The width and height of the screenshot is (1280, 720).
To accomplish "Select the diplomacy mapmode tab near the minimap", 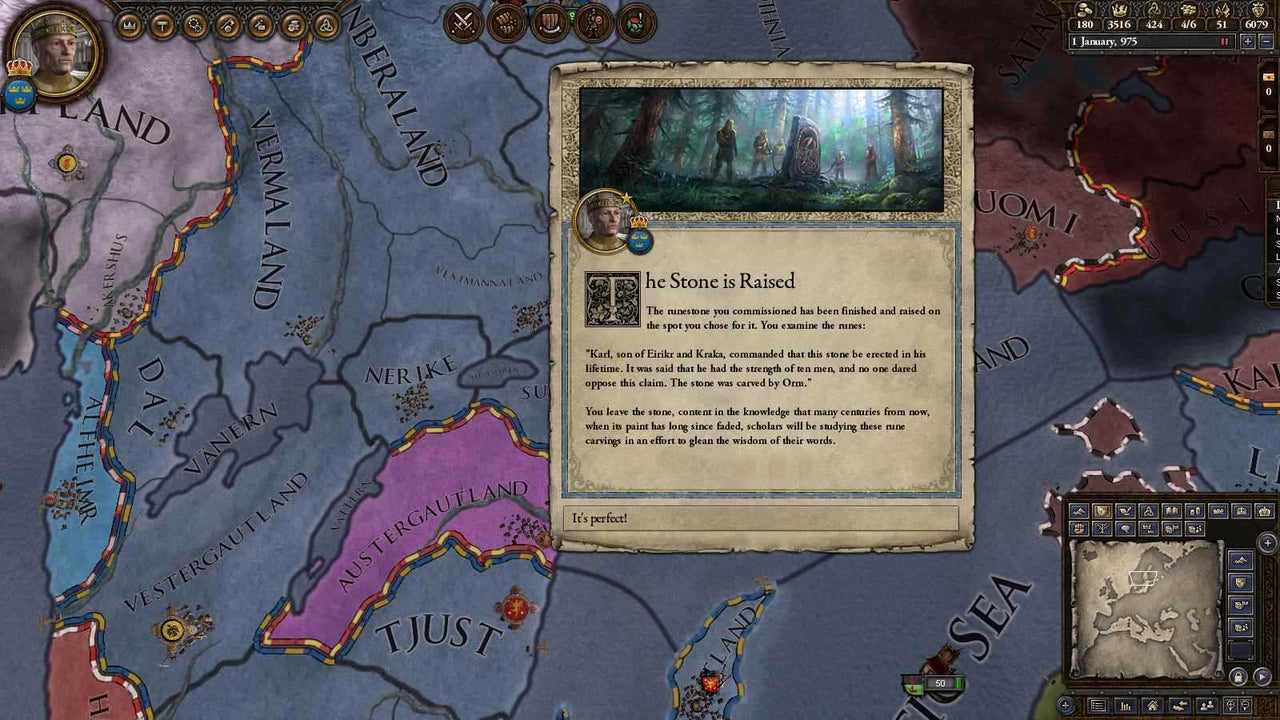I will 1125,511.
